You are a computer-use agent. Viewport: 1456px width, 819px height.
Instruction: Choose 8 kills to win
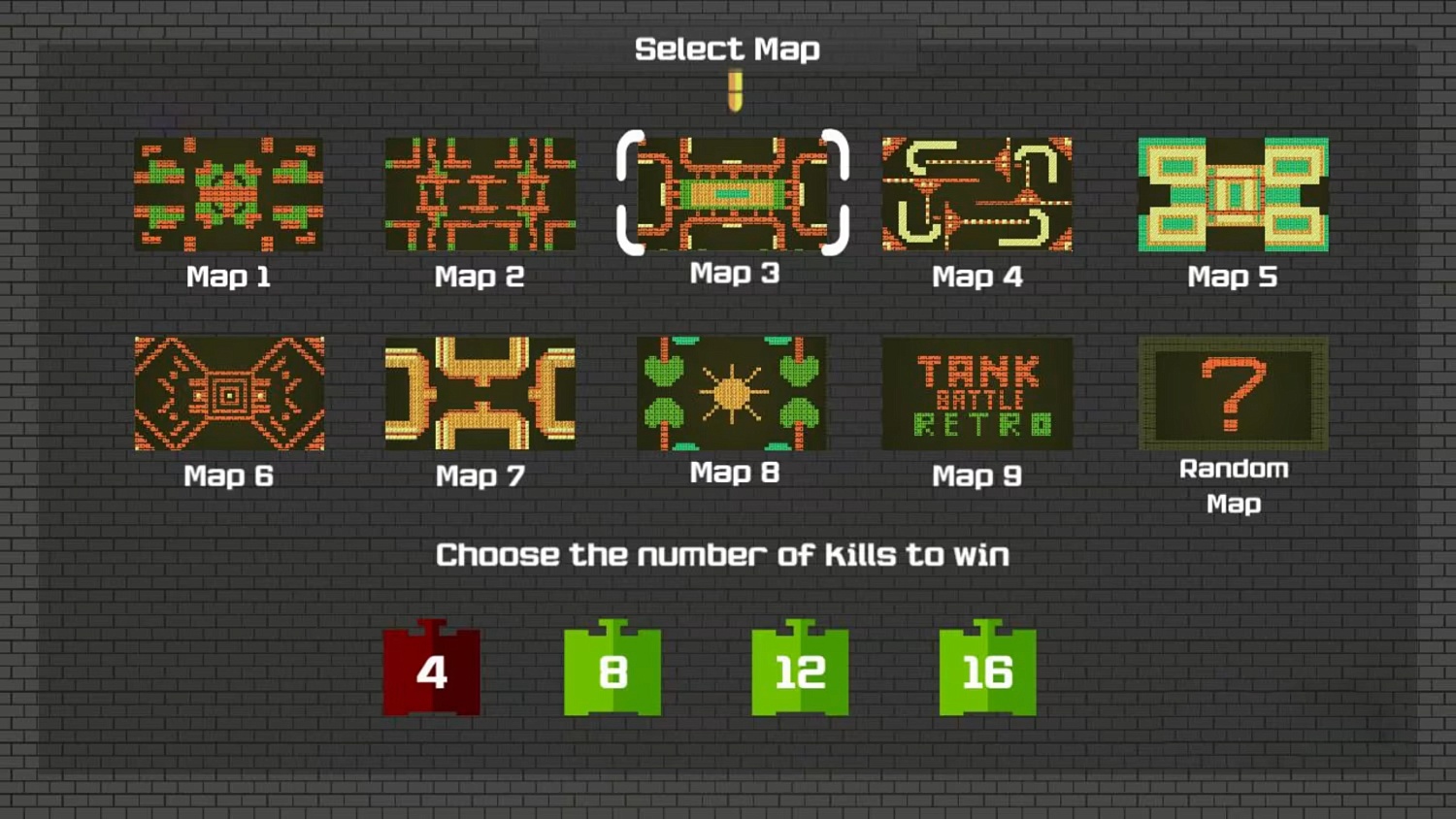[x=612, y=672]
